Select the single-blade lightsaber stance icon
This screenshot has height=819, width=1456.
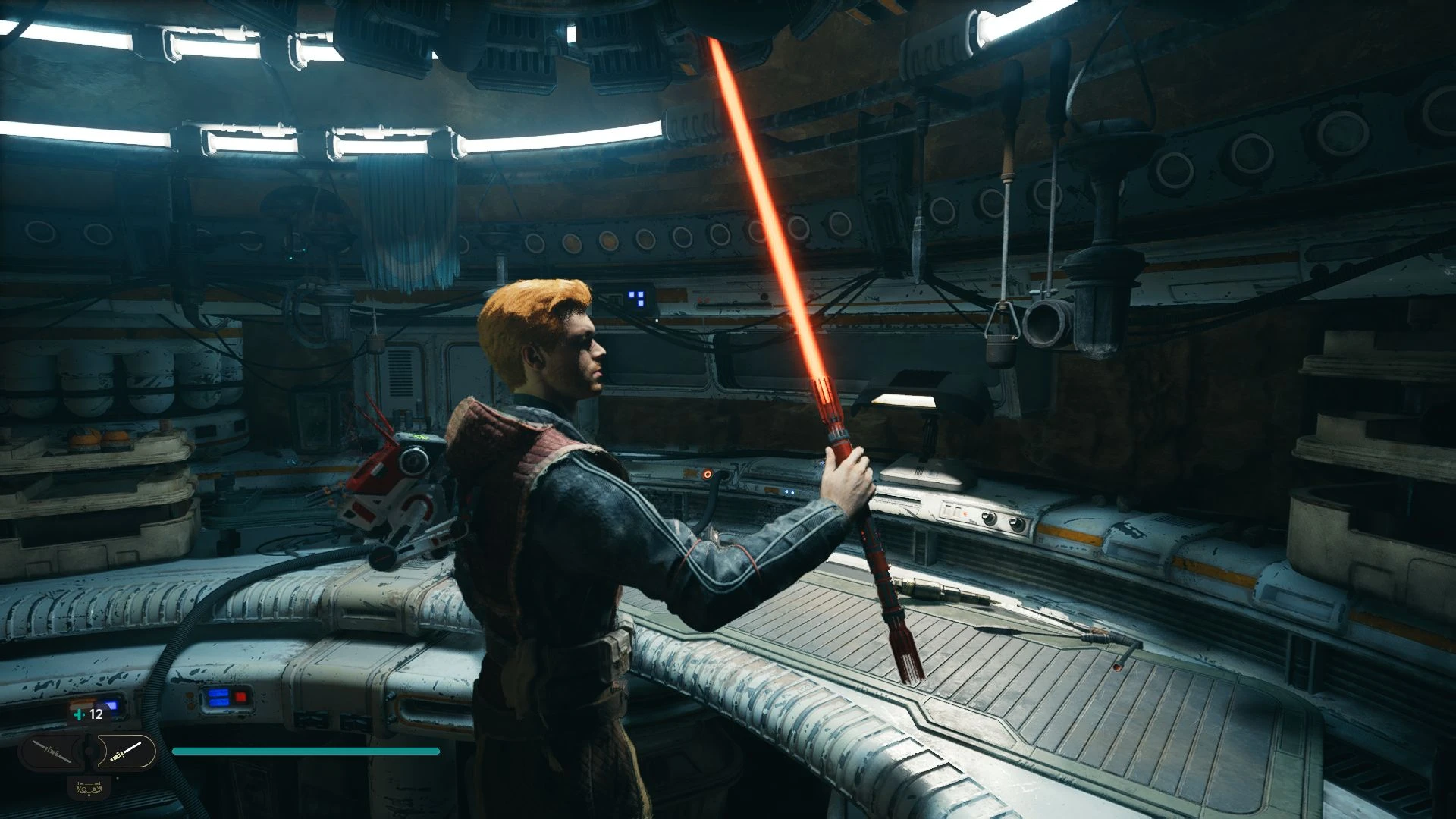tap(127, 752)
